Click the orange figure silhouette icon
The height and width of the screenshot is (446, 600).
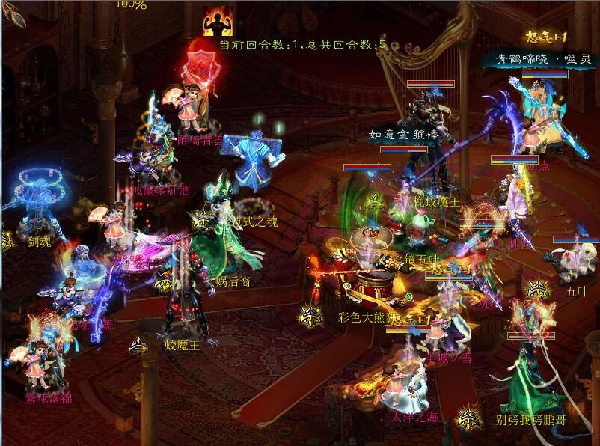(x=215, y=21)
